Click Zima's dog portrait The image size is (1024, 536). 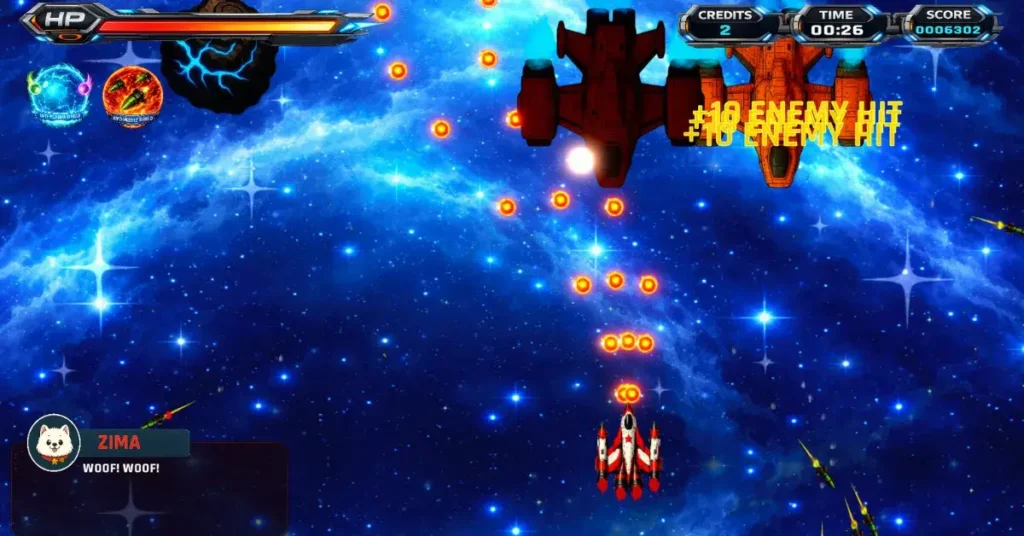[53, 442]
